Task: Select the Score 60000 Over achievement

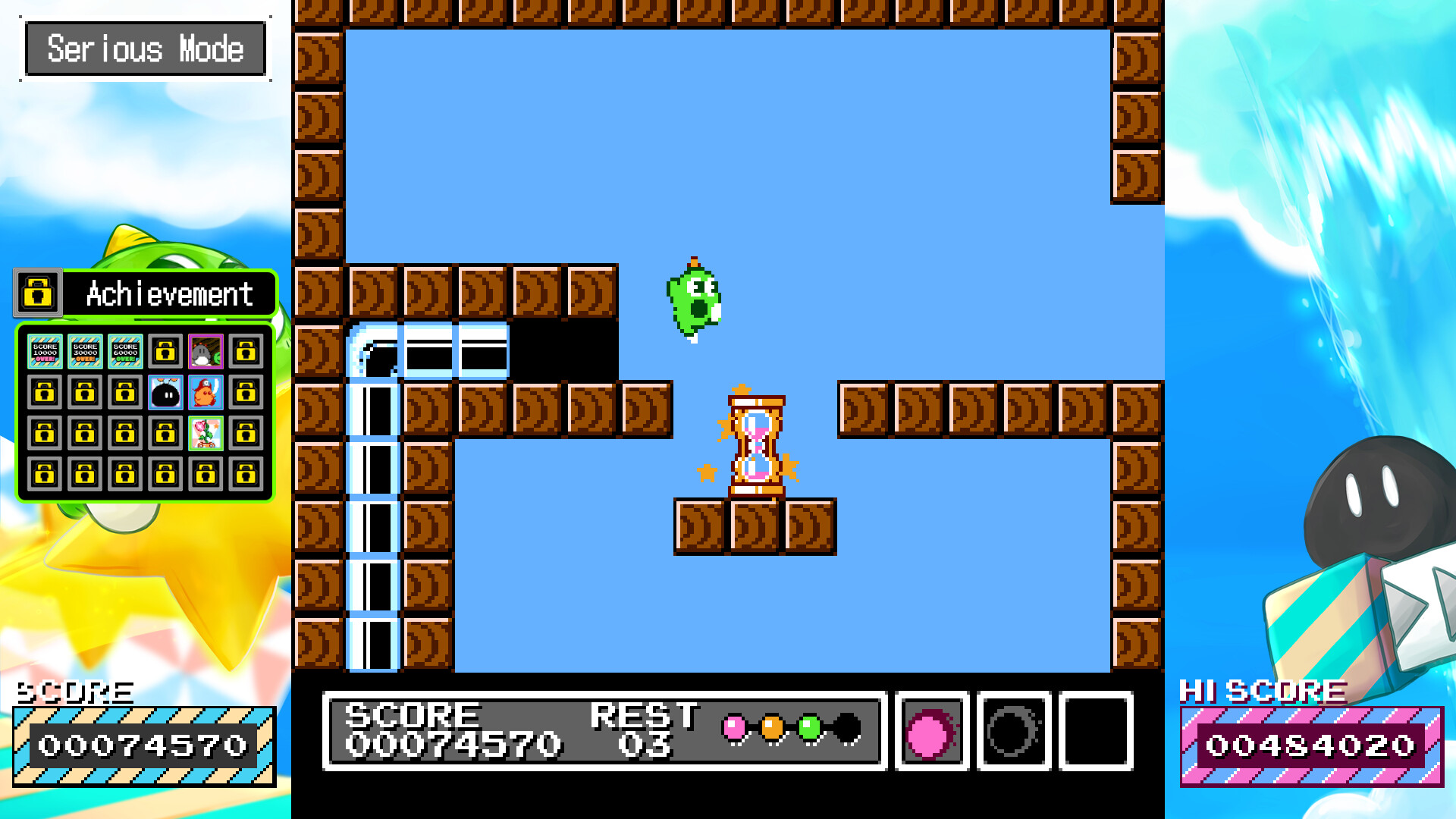Action: (125, 352)
